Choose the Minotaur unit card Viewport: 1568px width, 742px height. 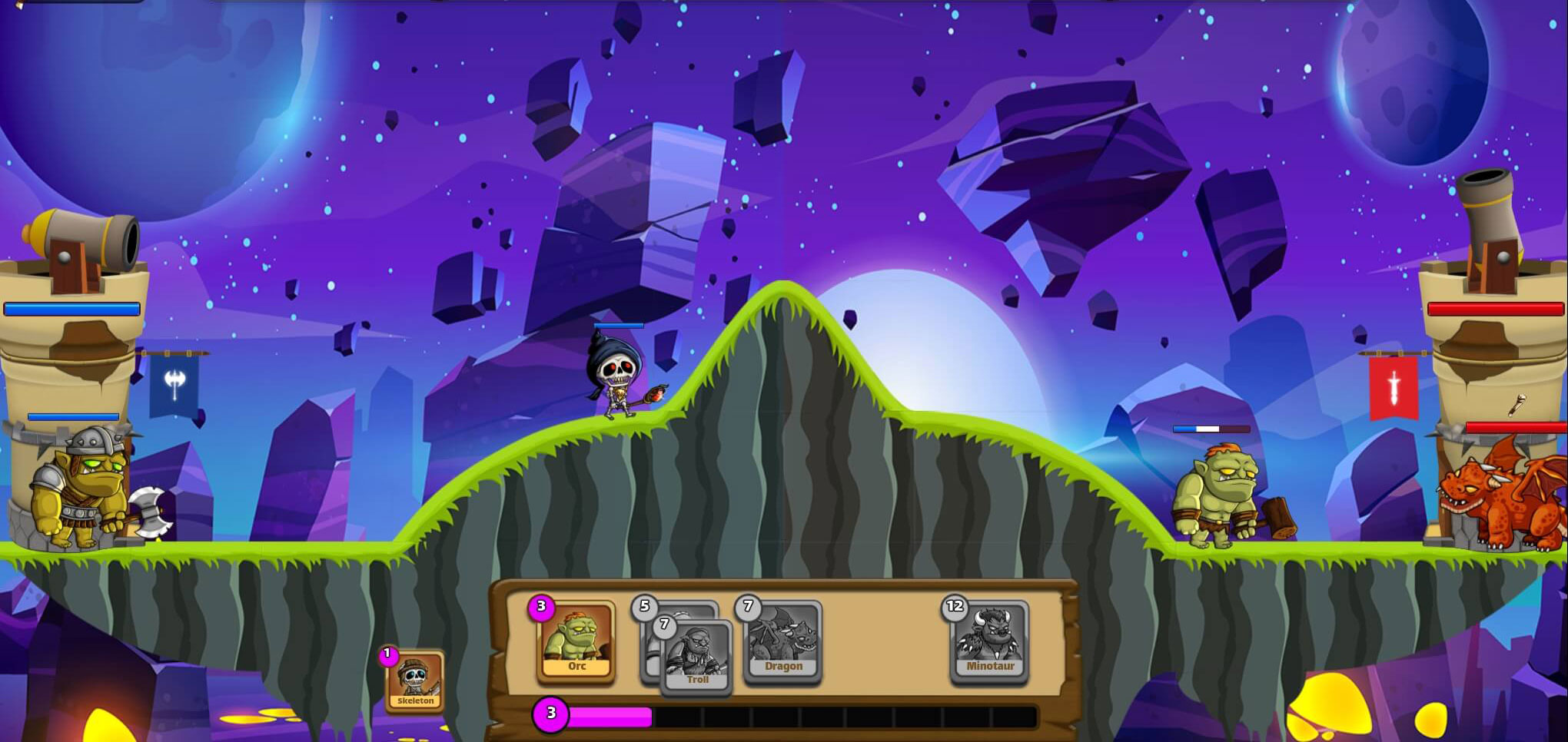pyautogui.click(x=990, y=641)
